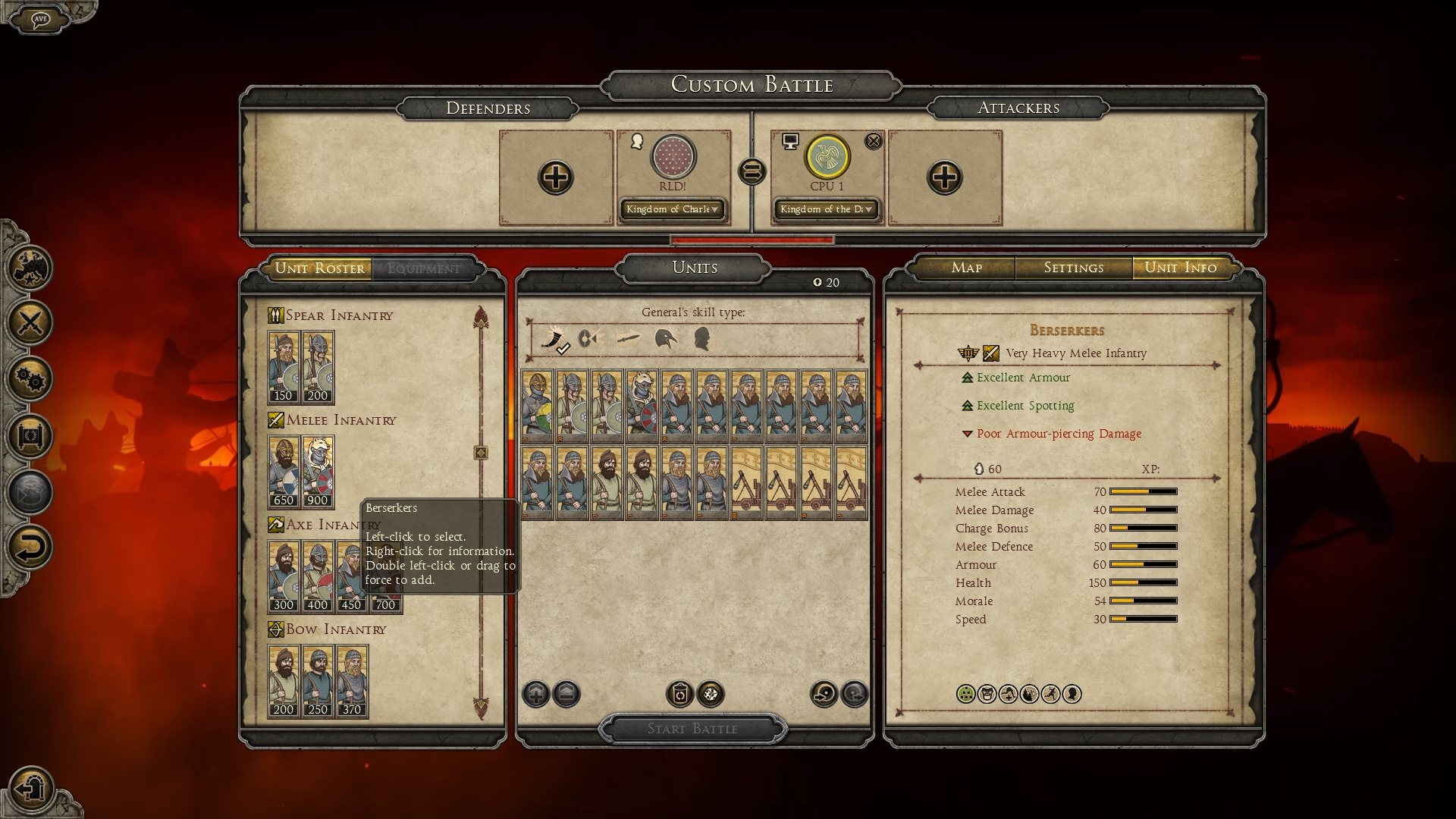Select the 300-cost axe infantry unit
The height and width of the screenshot is (819, 1456).
point(284,576)
